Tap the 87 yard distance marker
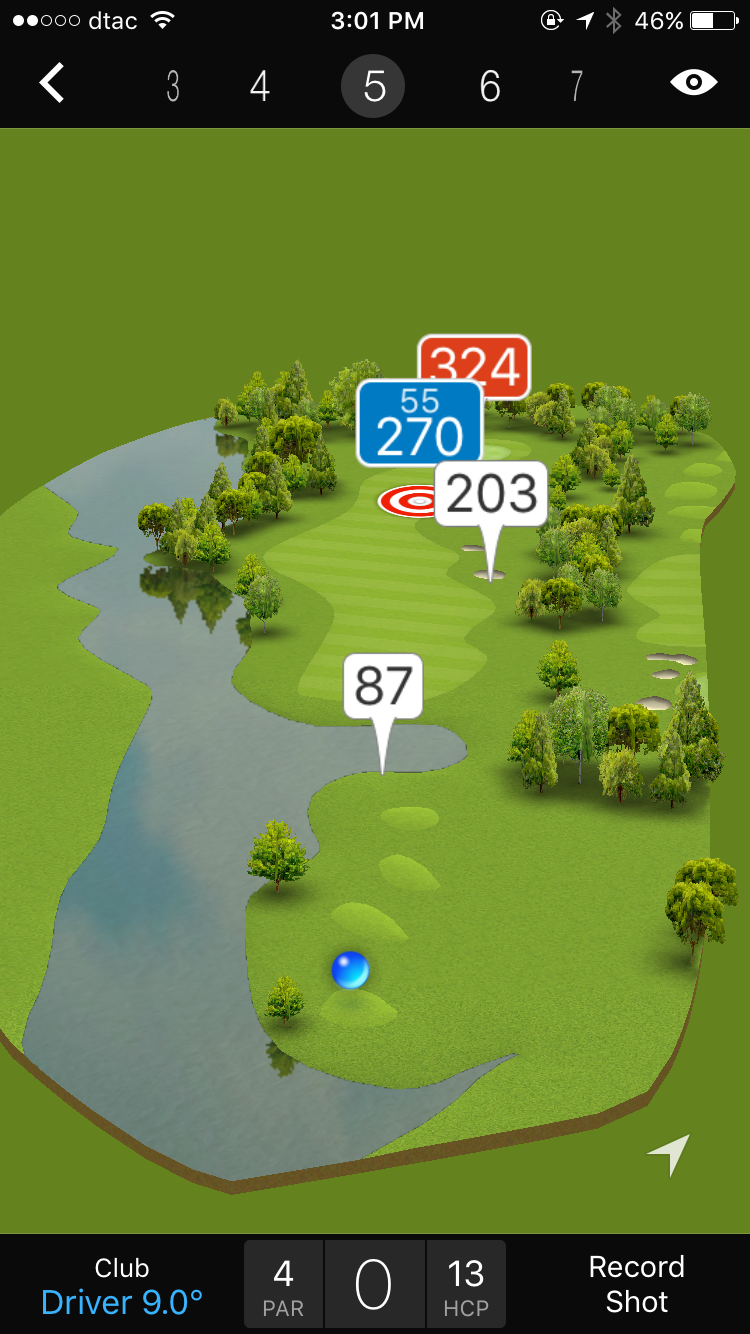Image resolution: width=750 pixels, height=1334 pixels. [x=383, y=686]
